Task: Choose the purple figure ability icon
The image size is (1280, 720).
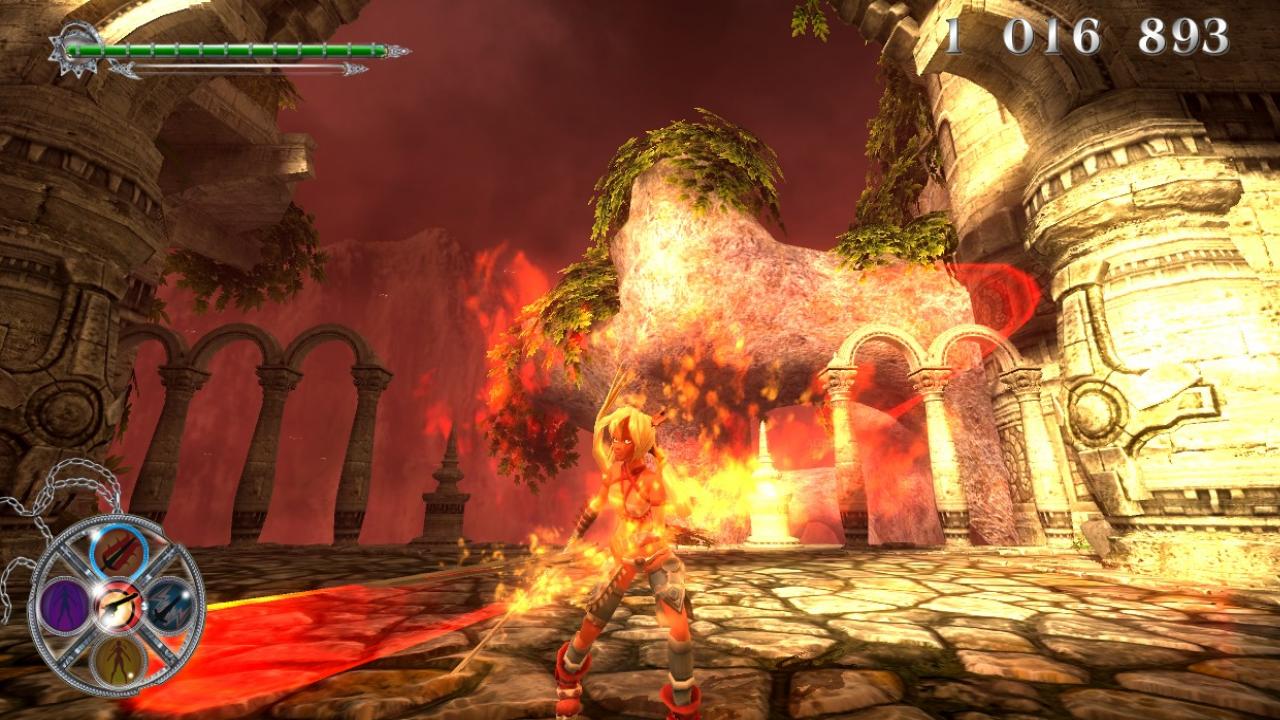Action: pos(65,604)
